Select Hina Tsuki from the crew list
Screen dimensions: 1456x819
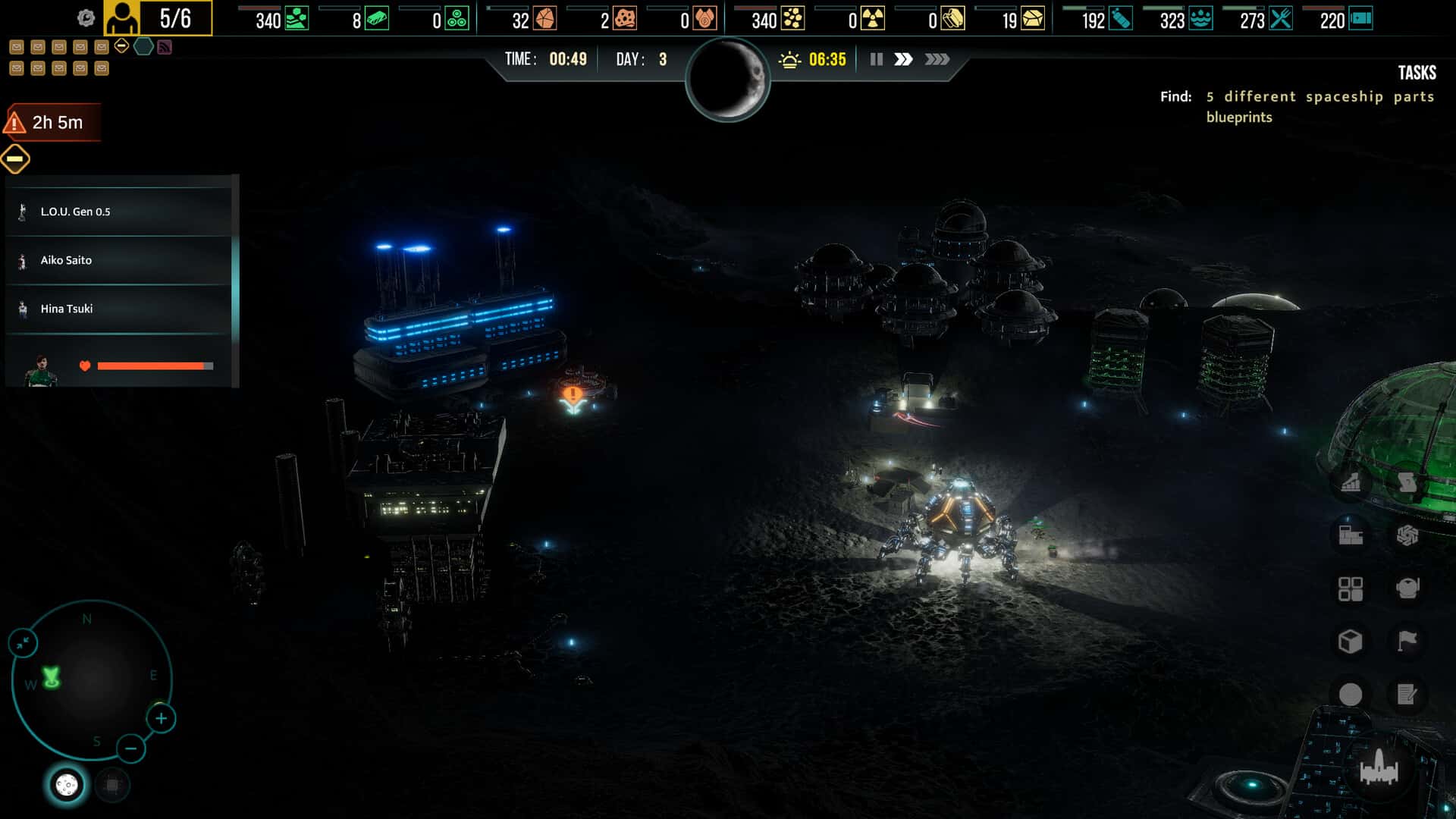click(67, 309)
